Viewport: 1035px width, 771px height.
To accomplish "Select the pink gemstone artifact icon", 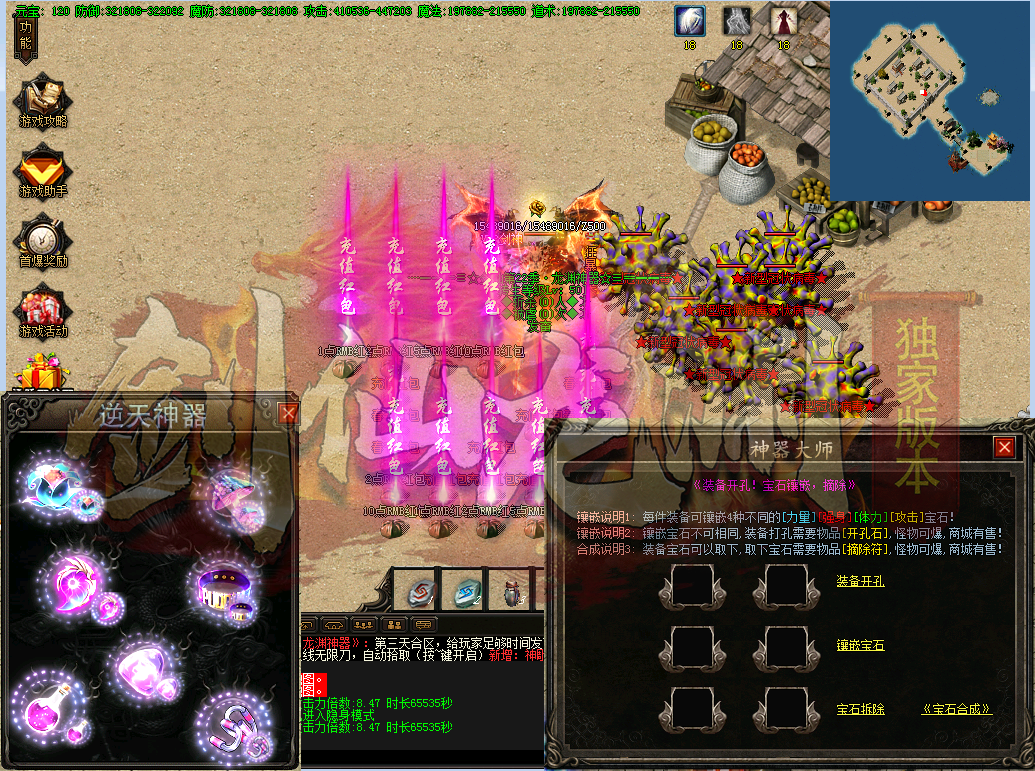I will point(140,670).
